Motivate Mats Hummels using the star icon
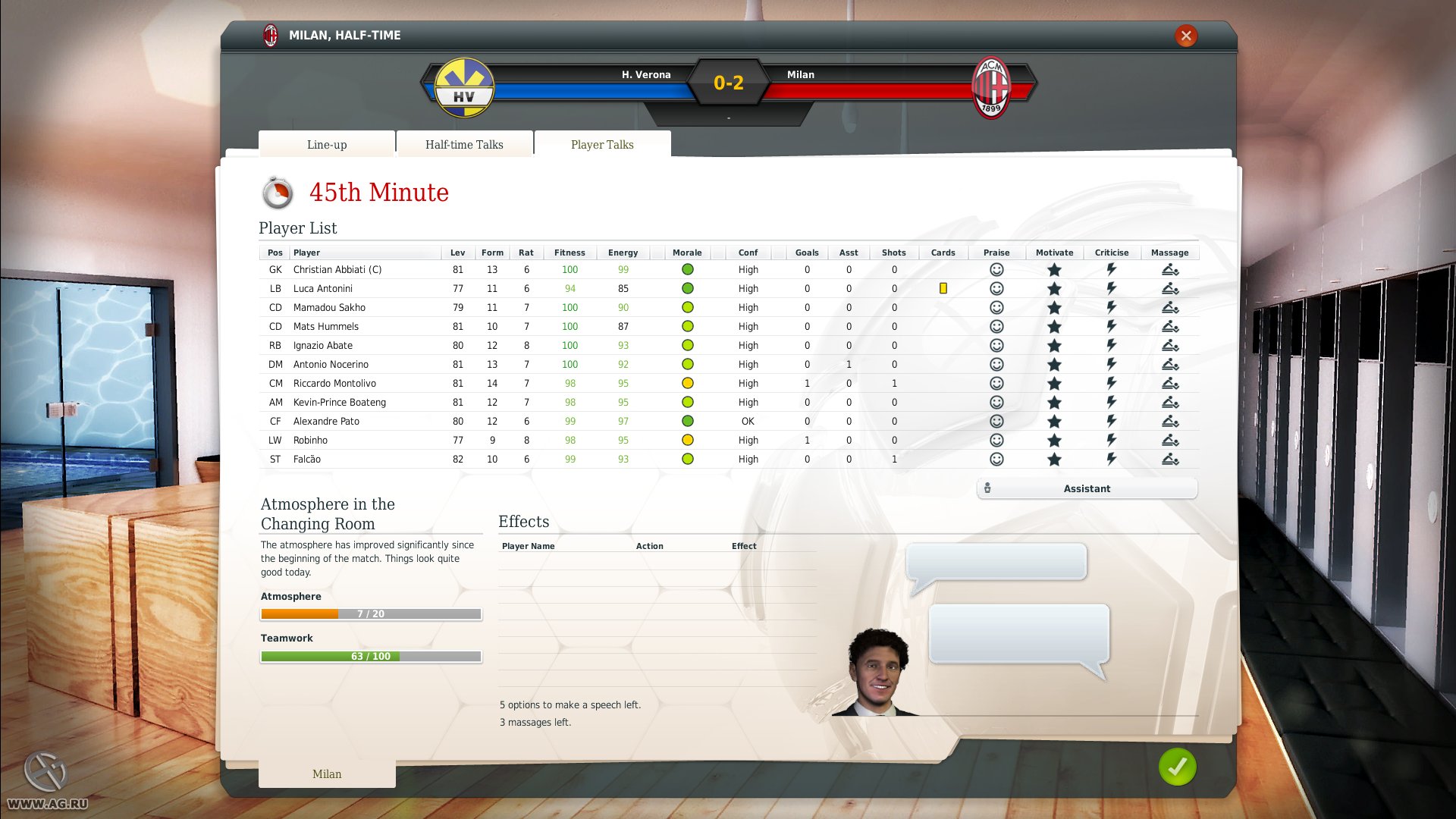 [x=1054, y=326]
